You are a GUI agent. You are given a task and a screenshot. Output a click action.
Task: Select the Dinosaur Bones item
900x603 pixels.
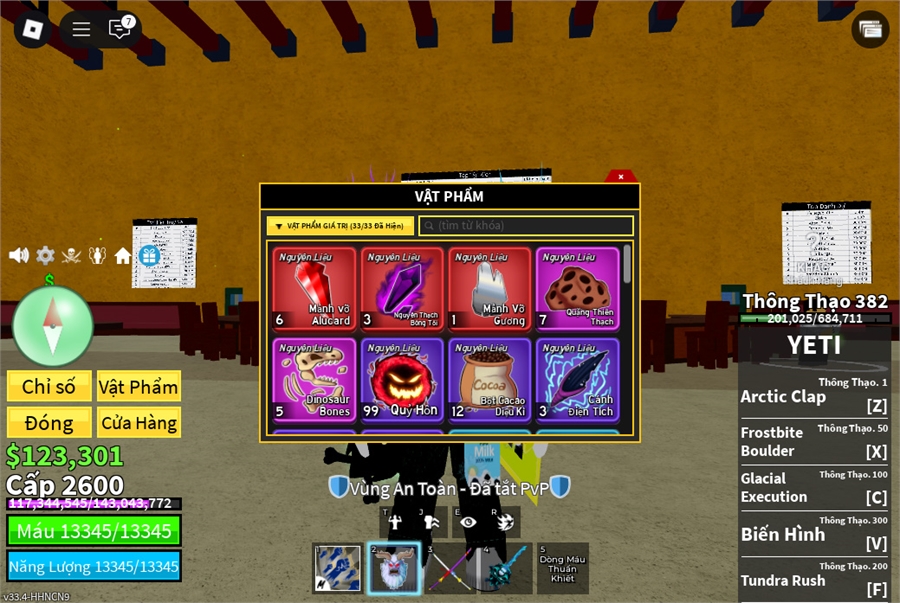(314, 378)
